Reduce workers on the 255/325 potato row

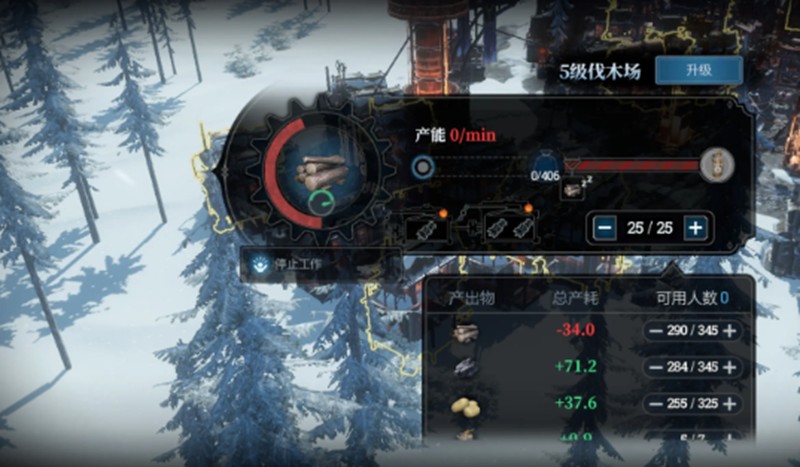(x=655, y=403)
